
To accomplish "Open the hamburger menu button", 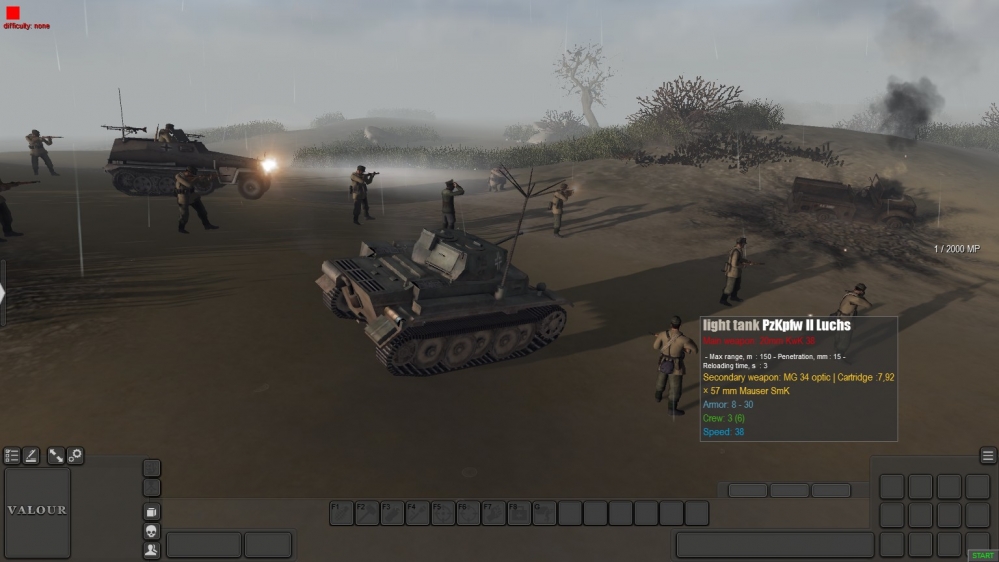I will pos(988,456).
